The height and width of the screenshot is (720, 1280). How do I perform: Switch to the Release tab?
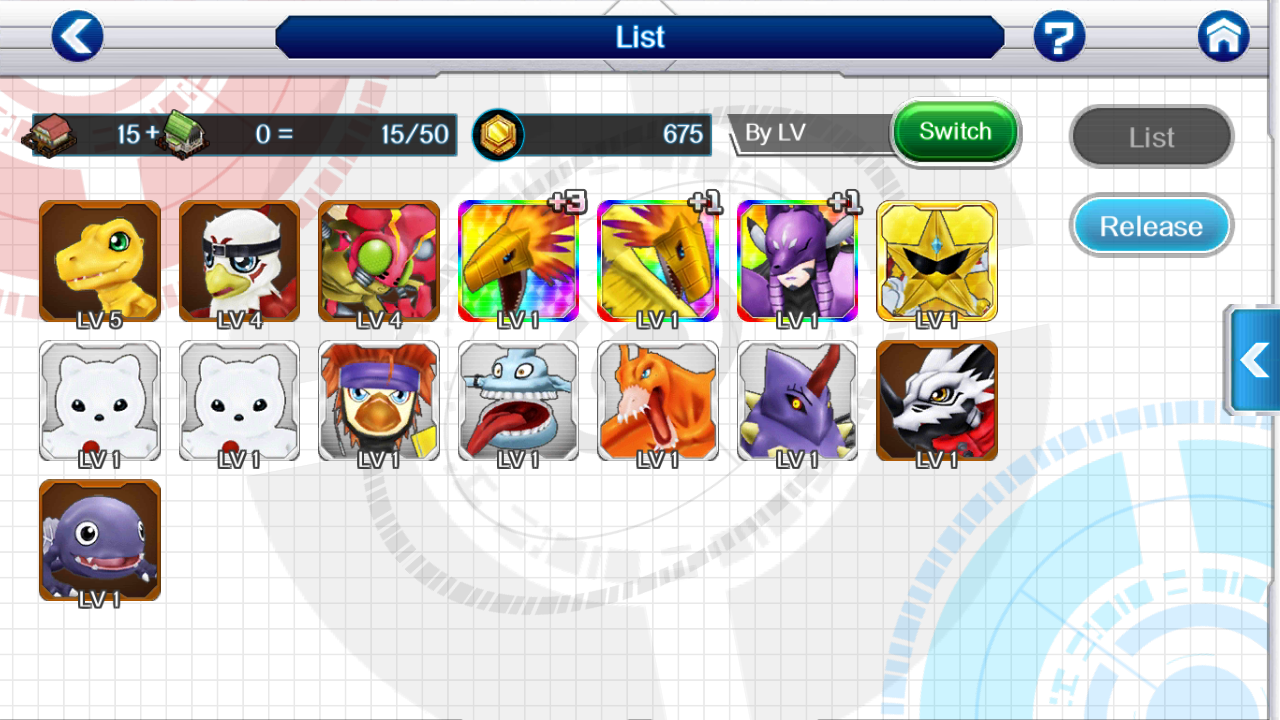(1151, 226)
